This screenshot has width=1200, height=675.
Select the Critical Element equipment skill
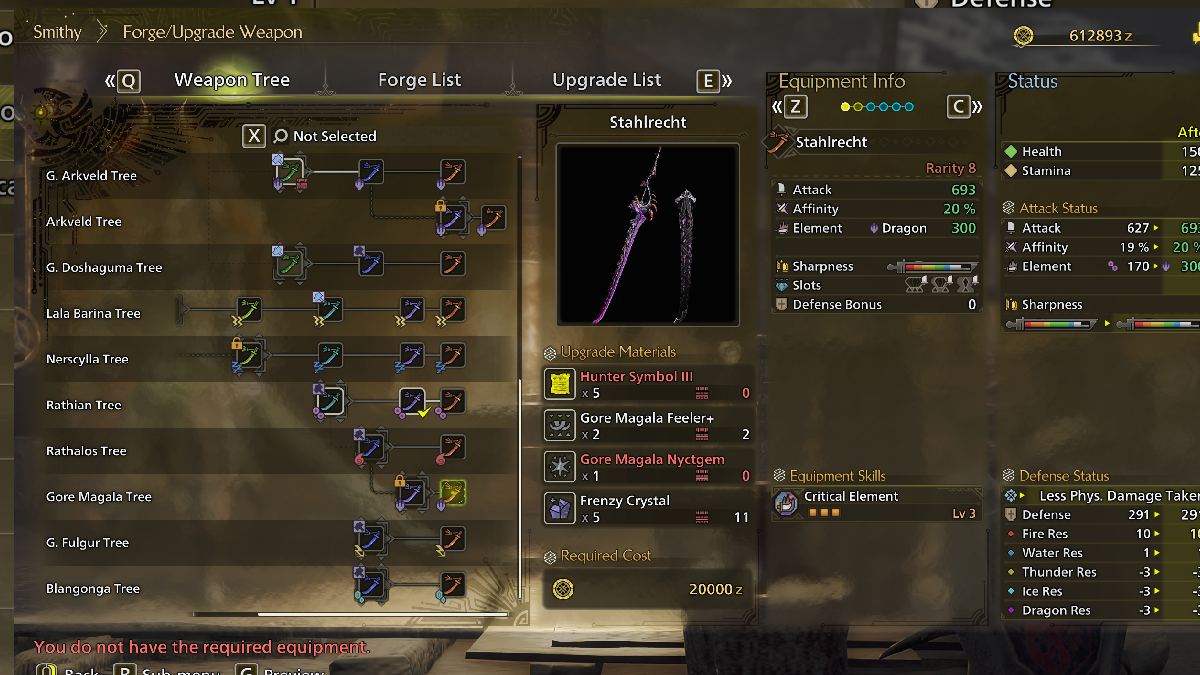tap(875, 504)
